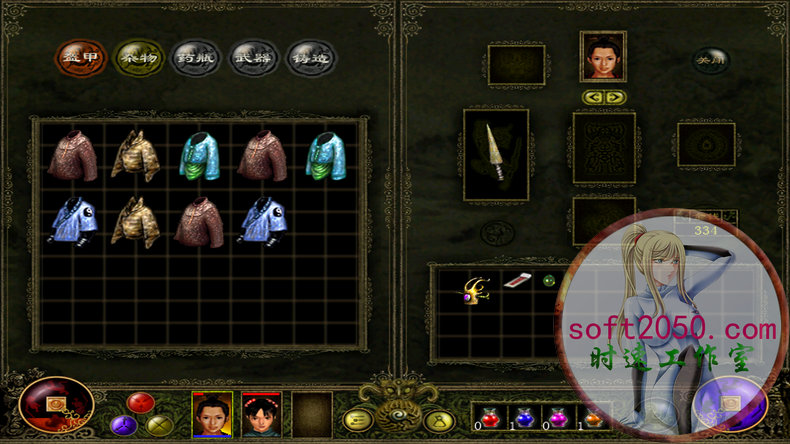Use the blue potion in quick bar

coord(521,415)
